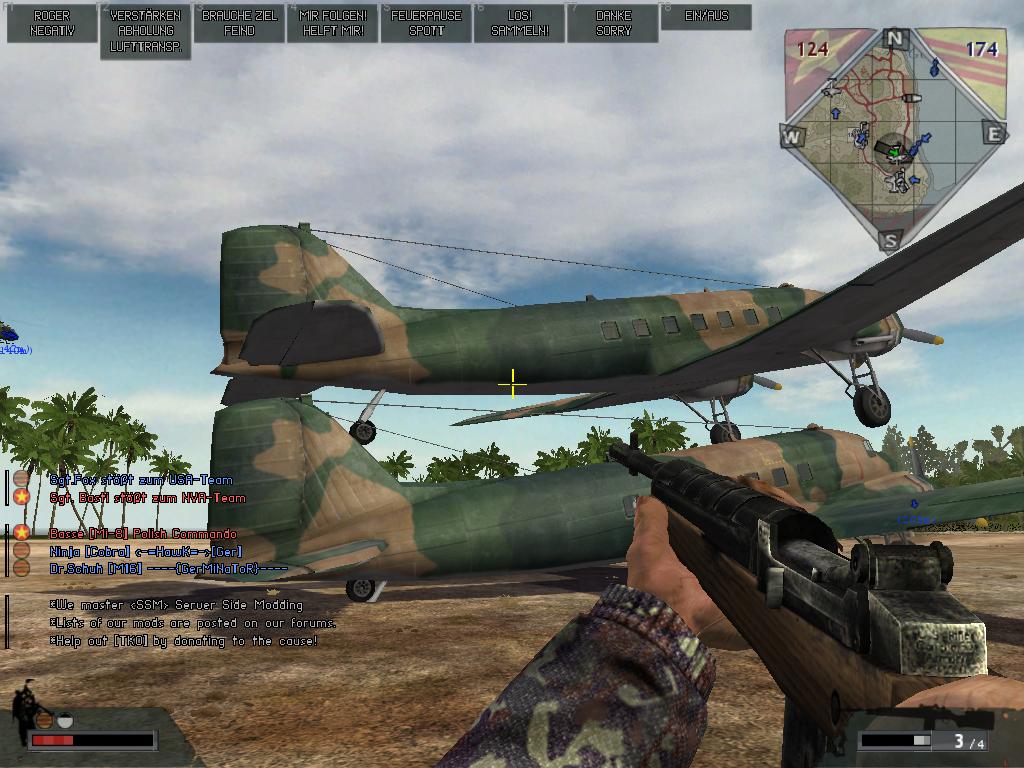The height and width of the screenshot is (768, 1024).
Task: Click the Sgt. Basti joins NVA-Team message
Action: [147, 498]
